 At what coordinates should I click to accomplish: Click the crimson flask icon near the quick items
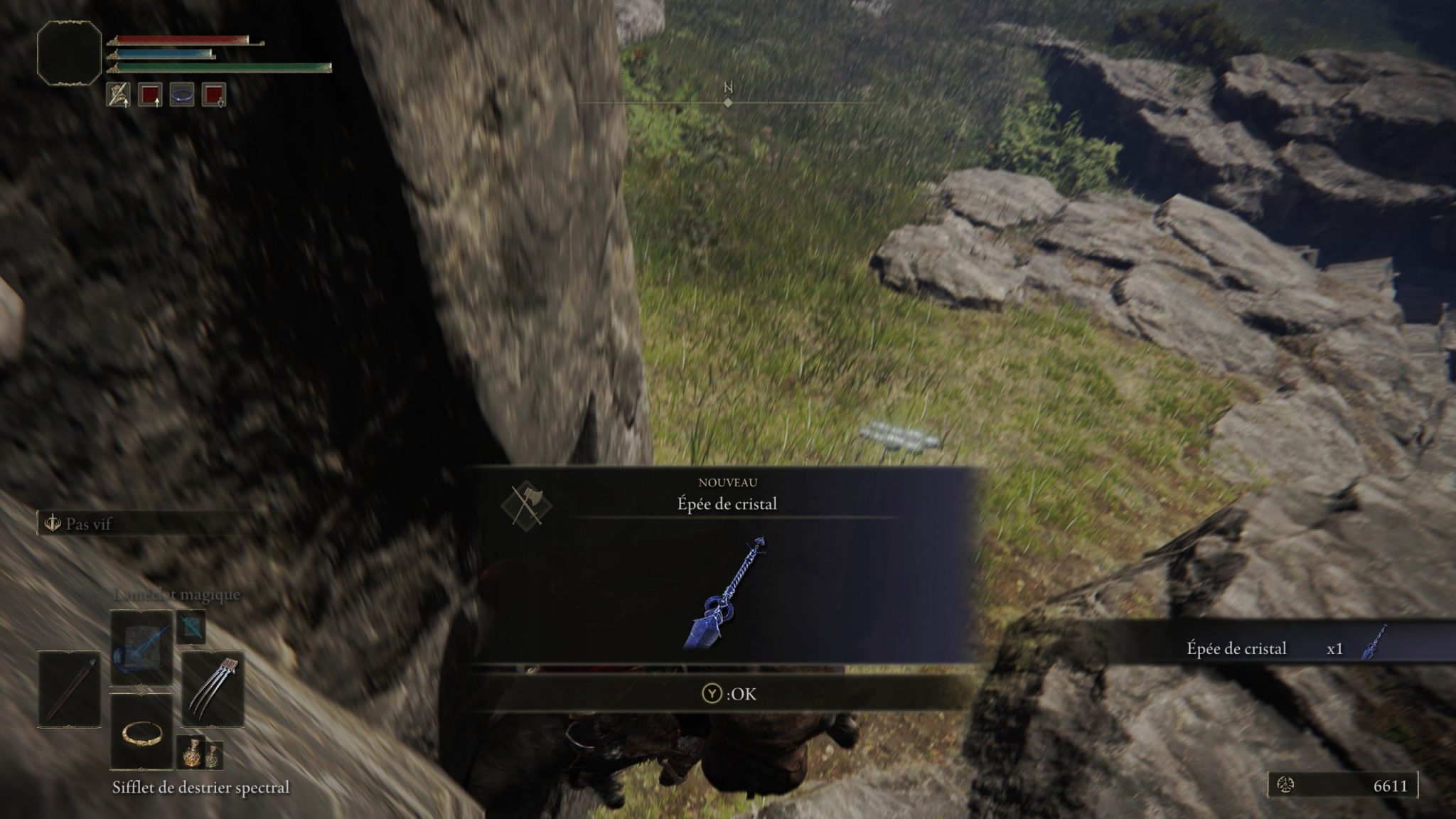point(192,753)
